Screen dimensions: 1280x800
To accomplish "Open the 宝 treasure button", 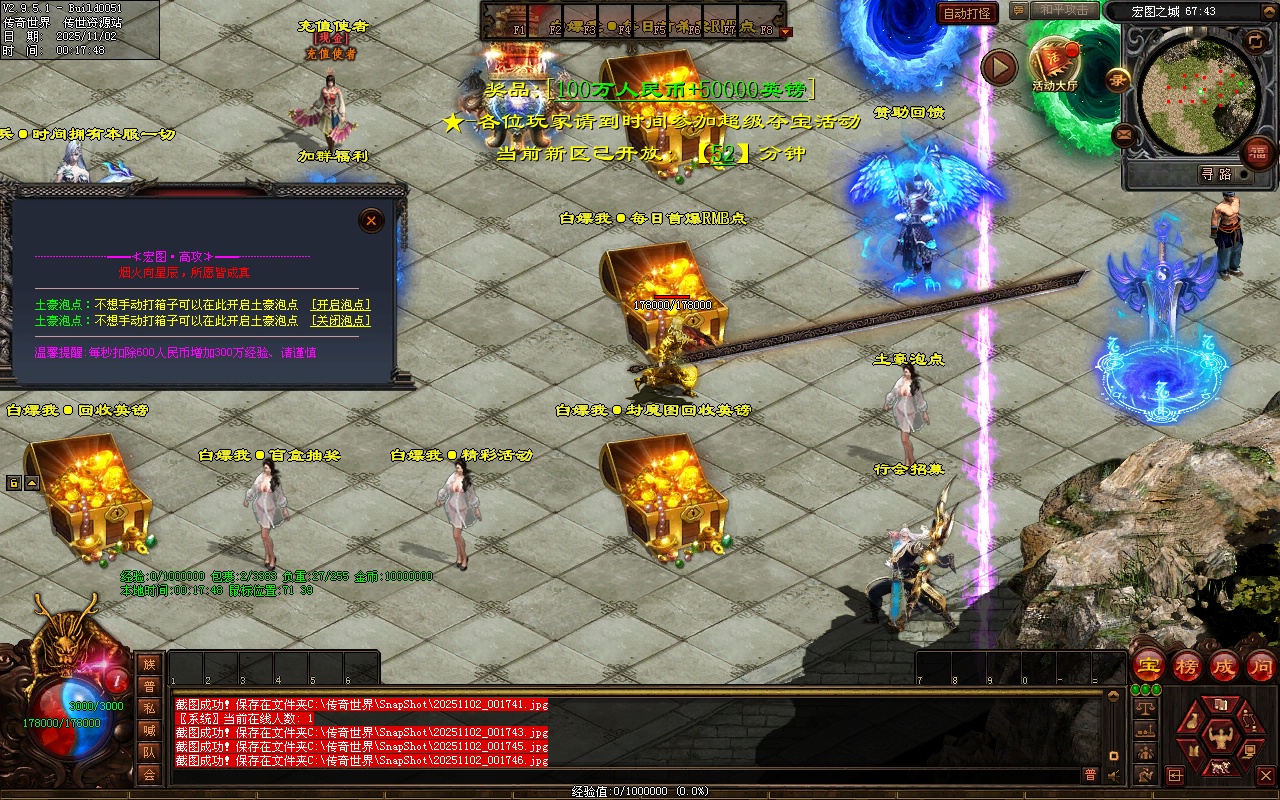I will tap(1149, 666).
